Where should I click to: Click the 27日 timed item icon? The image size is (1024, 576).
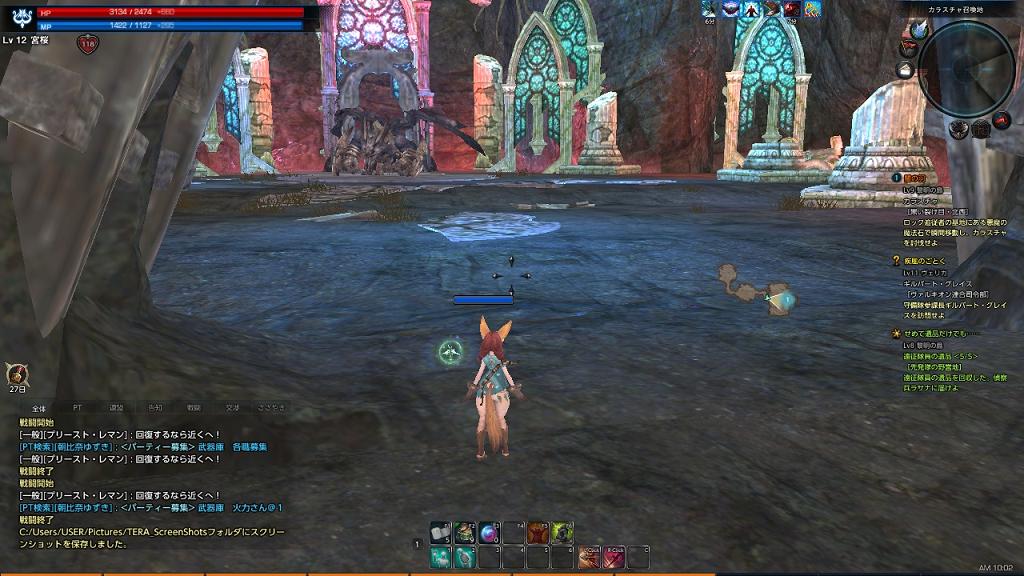(x=17, y=374)
